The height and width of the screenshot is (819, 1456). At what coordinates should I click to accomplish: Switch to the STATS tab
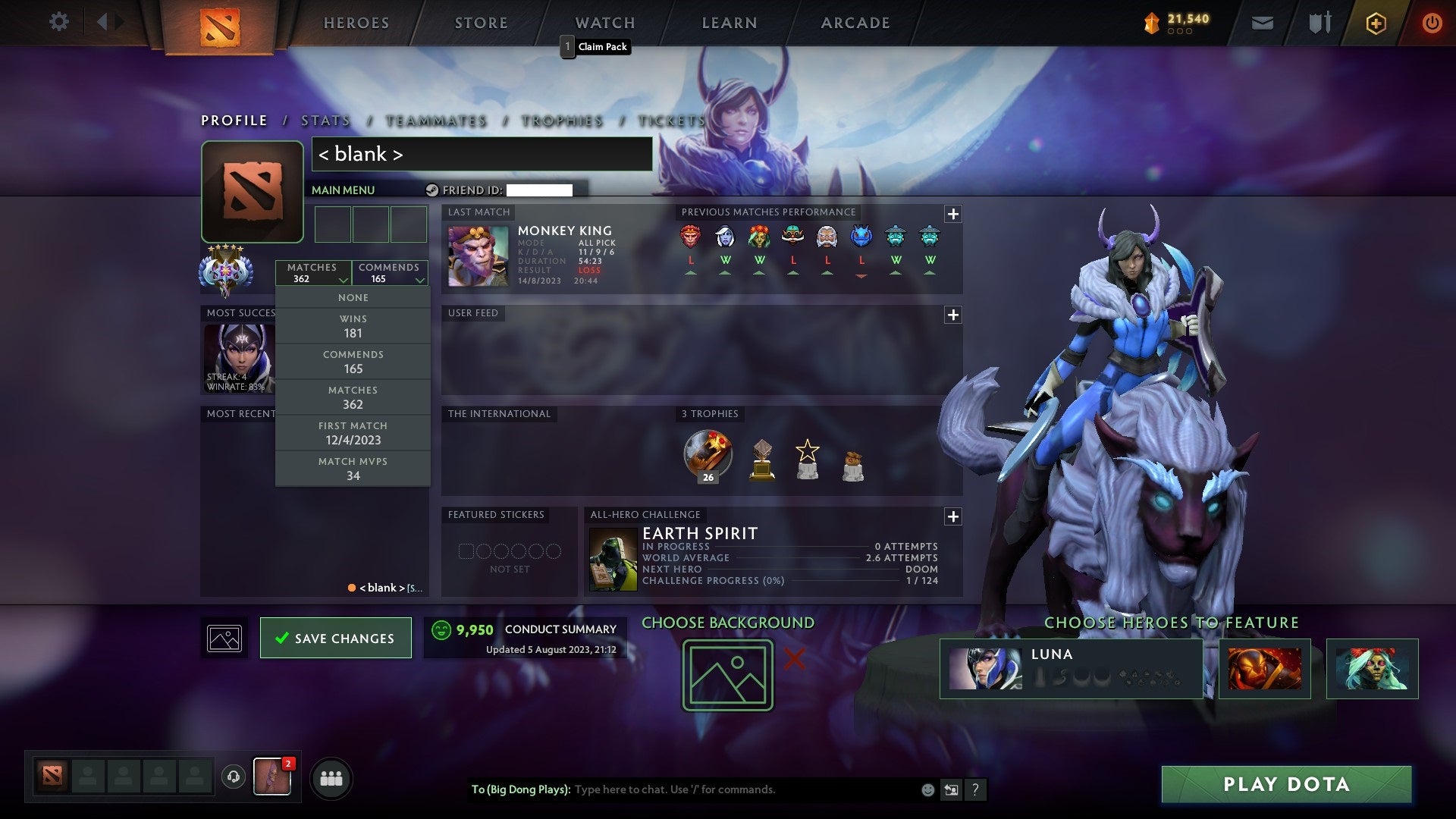pos(325,120)
